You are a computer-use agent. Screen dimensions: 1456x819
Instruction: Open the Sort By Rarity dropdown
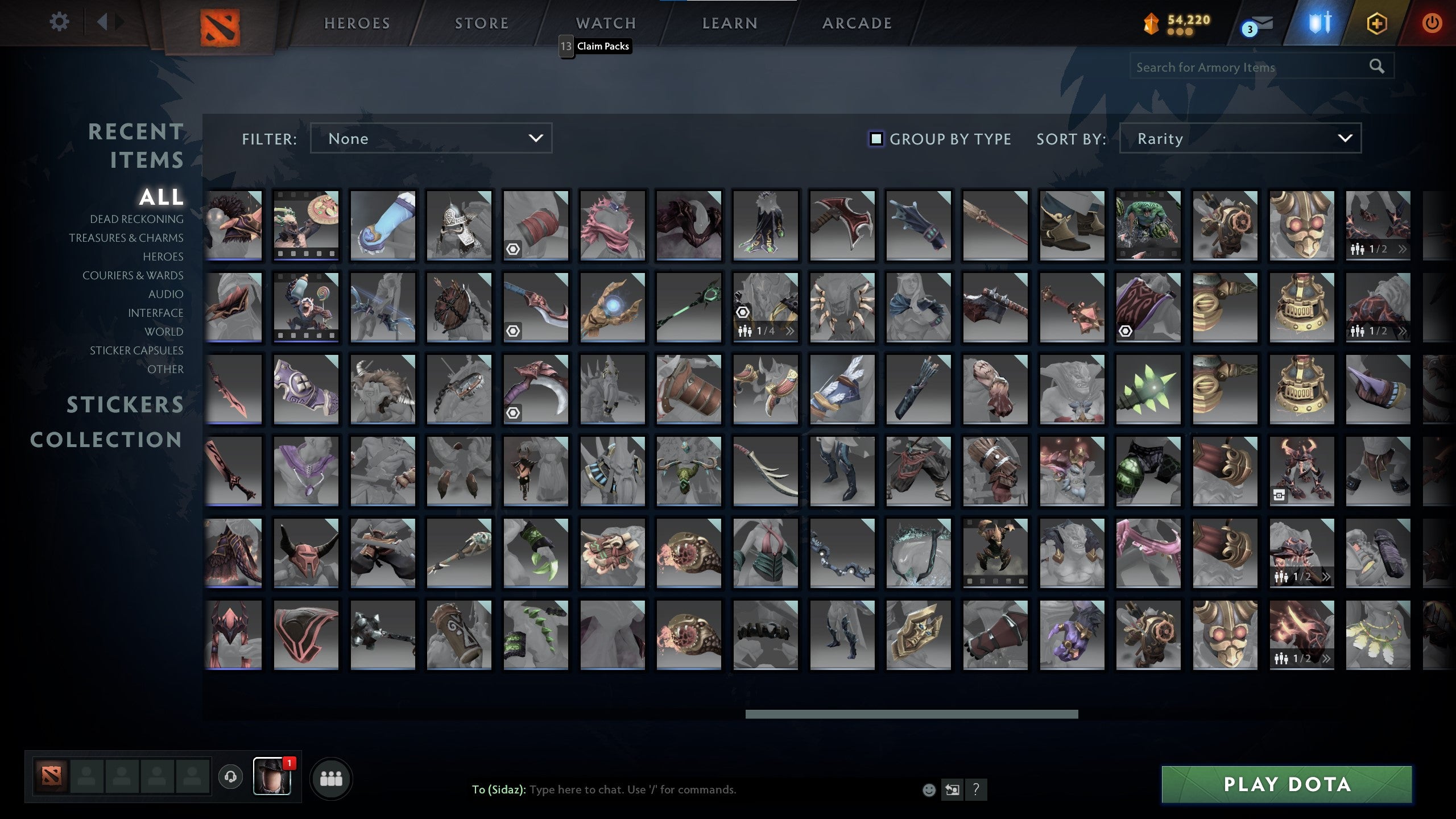[x=1240, y=138]
